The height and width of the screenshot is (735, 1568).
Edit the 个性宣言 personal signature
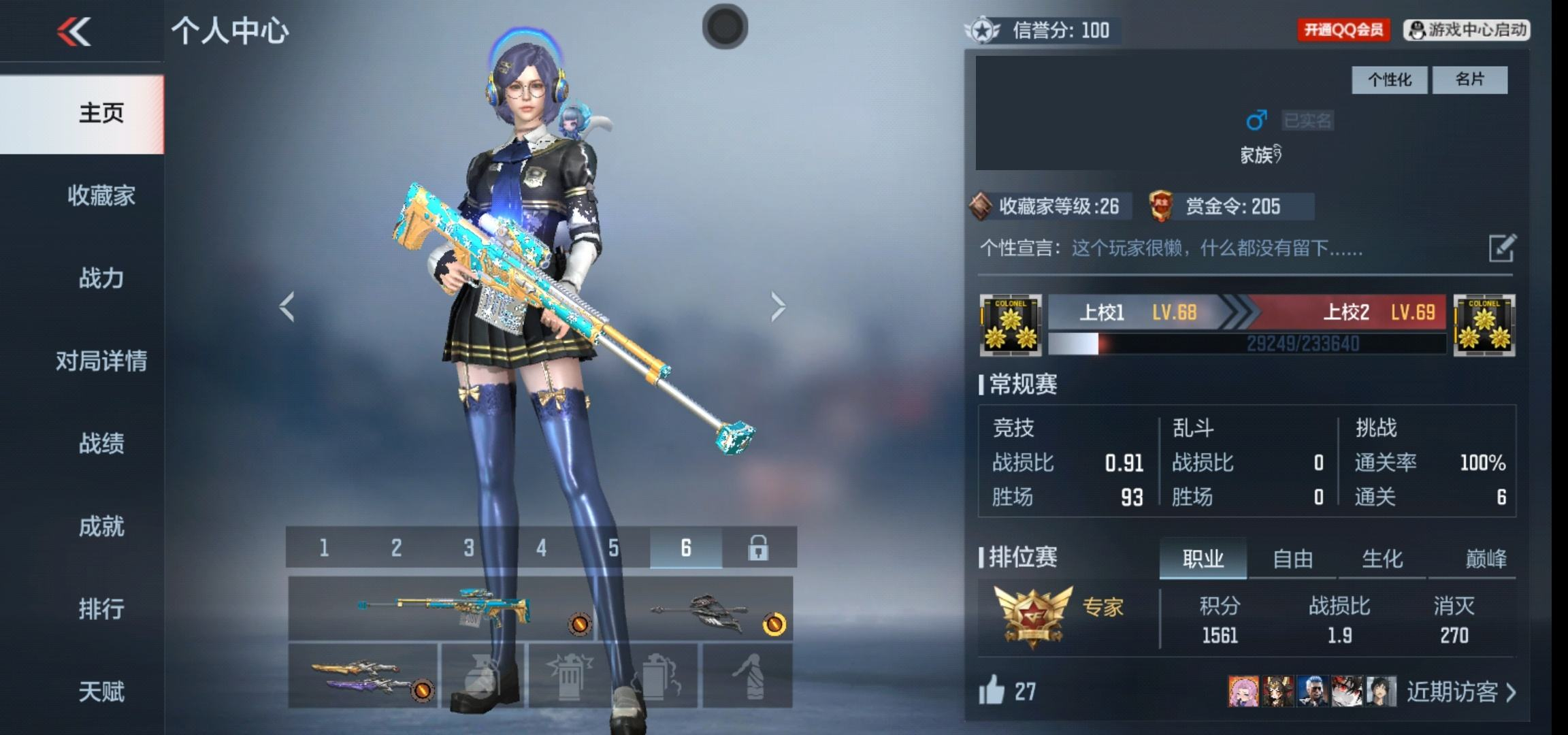pyautogui.click(x=1502, y=248)
